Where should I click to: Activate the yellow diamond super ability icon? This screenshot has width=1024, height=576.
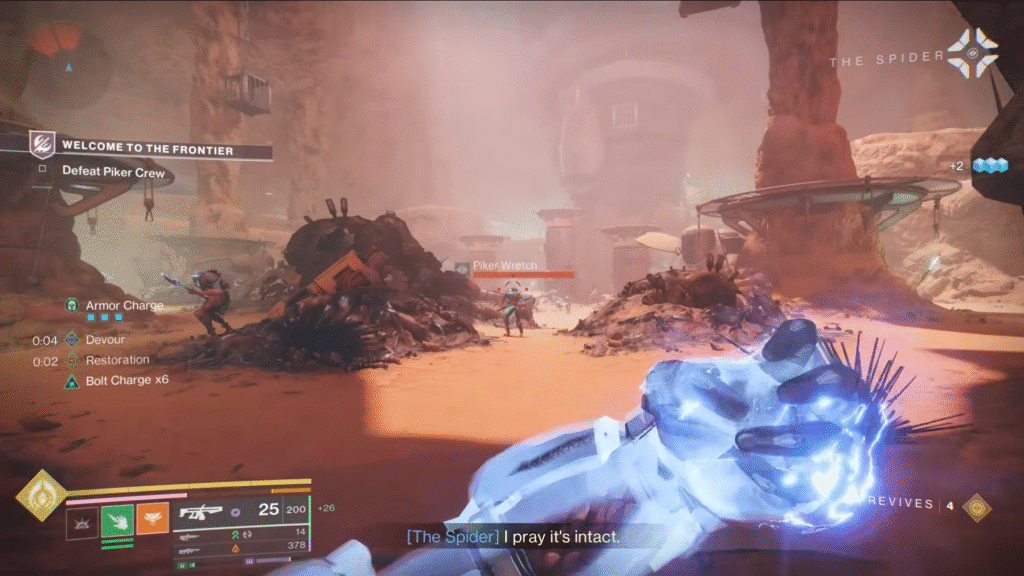40,496
